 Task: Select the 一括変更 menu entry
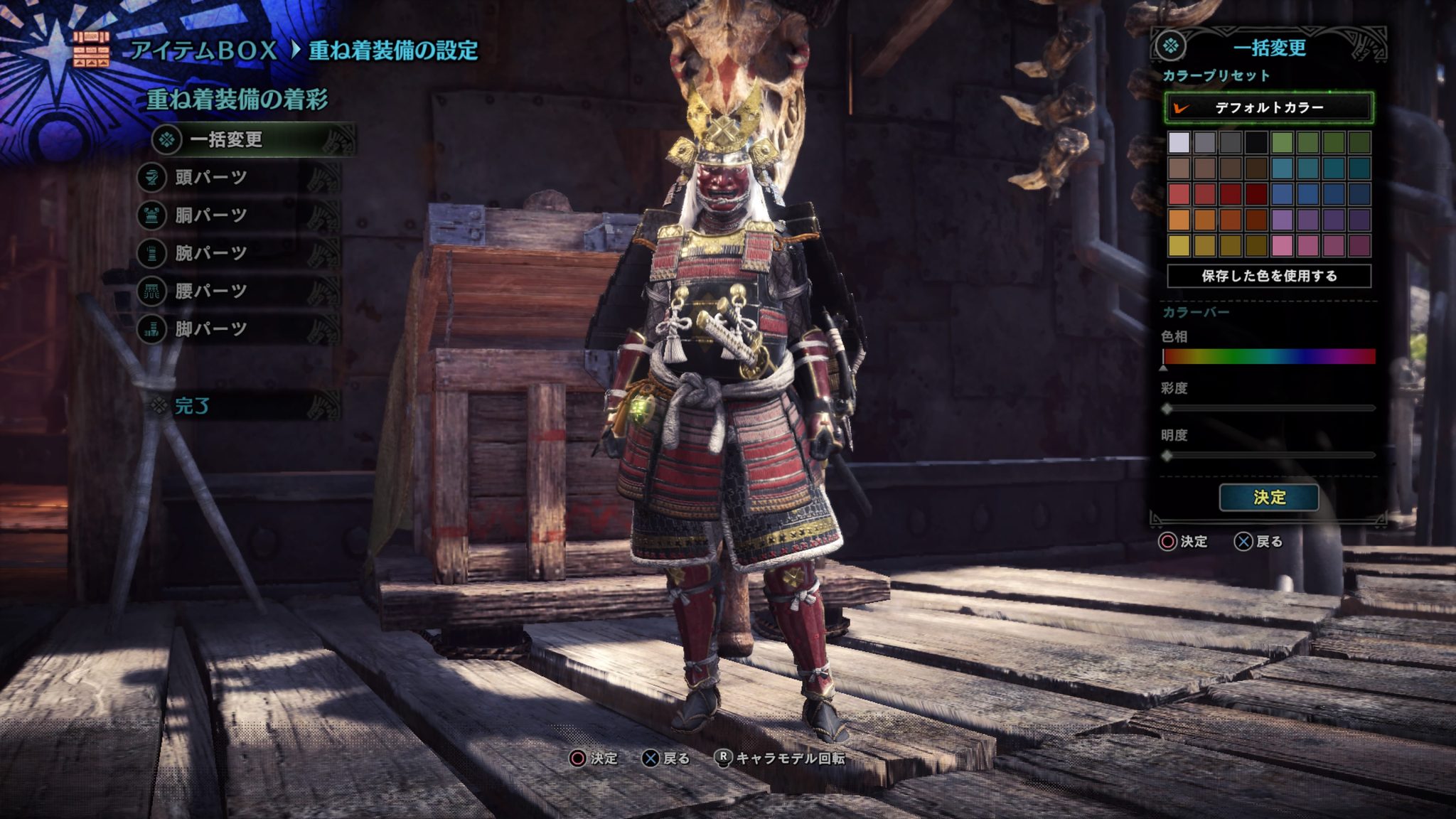pos(226,139)
